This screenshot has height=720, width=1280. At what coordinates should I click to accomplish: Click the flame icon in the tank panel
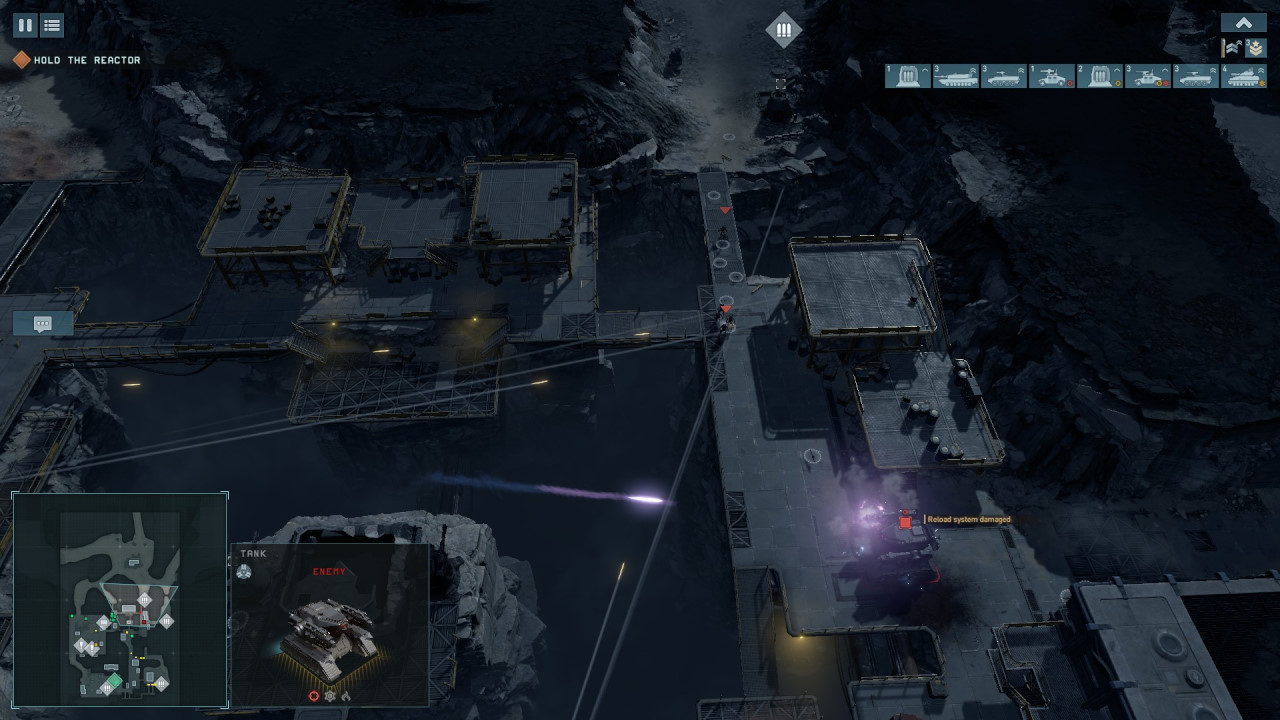pyautogui.click(x=346, y=695)
